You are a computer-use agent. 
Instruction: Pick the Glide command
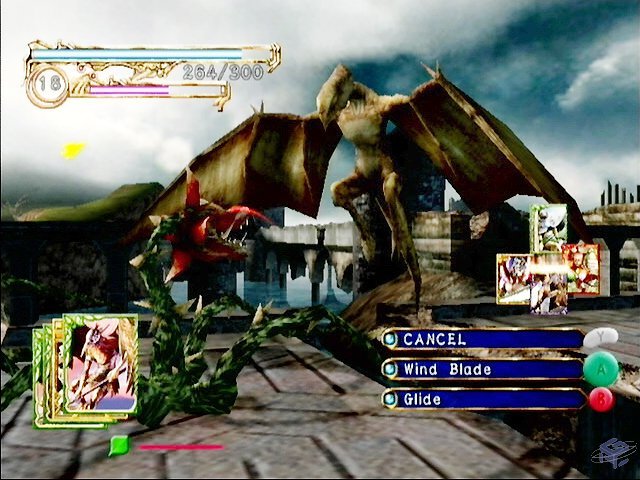482,399
